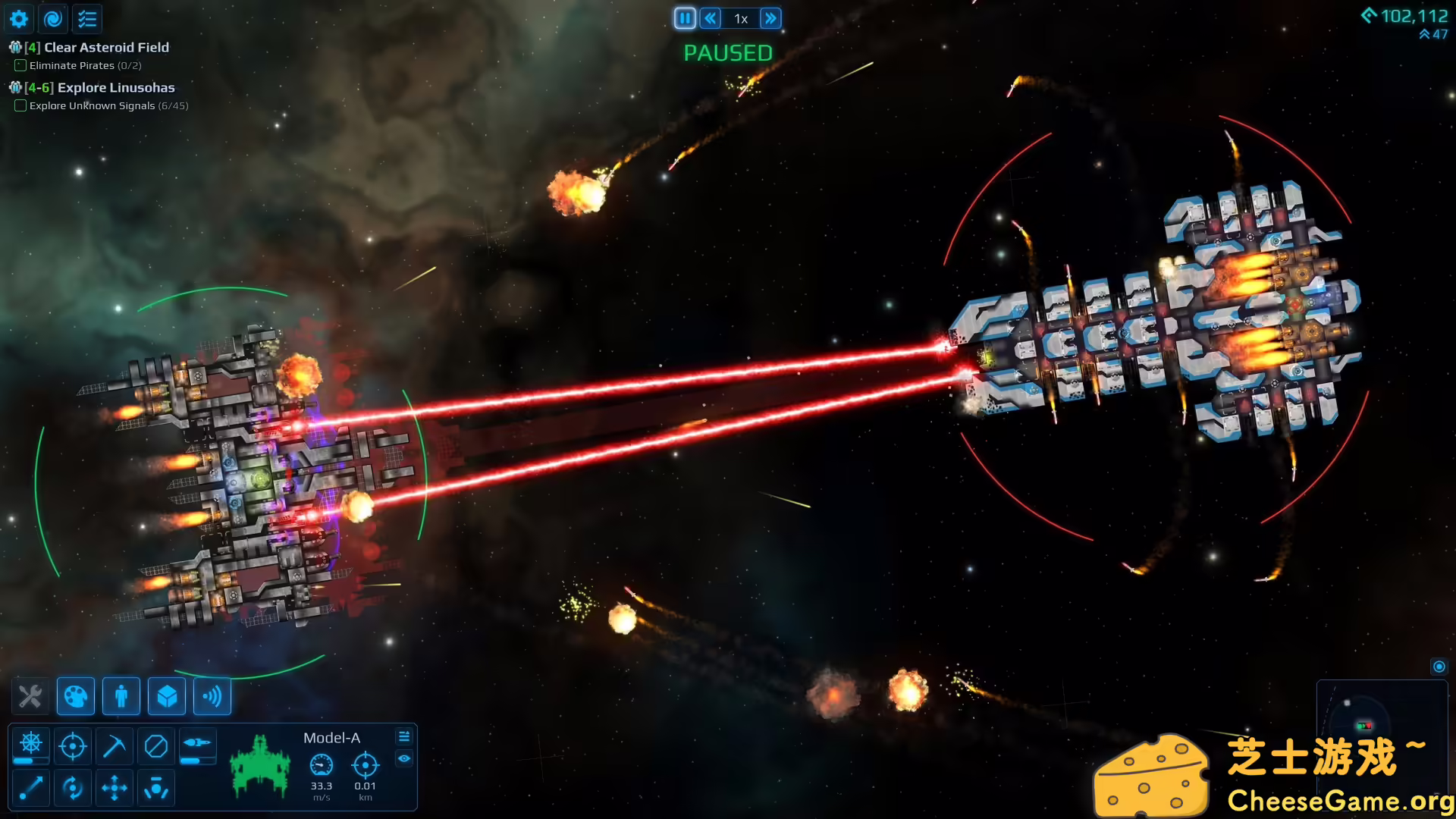Open the quest log list menu
Image resolution: width=1456 pixels, height=819 pixels.
point(86,18)
